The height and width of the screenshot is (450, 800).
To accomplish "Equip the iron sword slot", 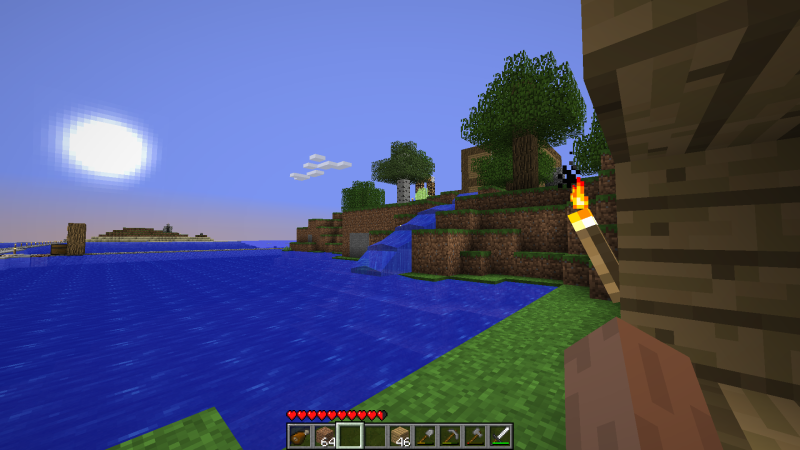I will pos(500,435).
